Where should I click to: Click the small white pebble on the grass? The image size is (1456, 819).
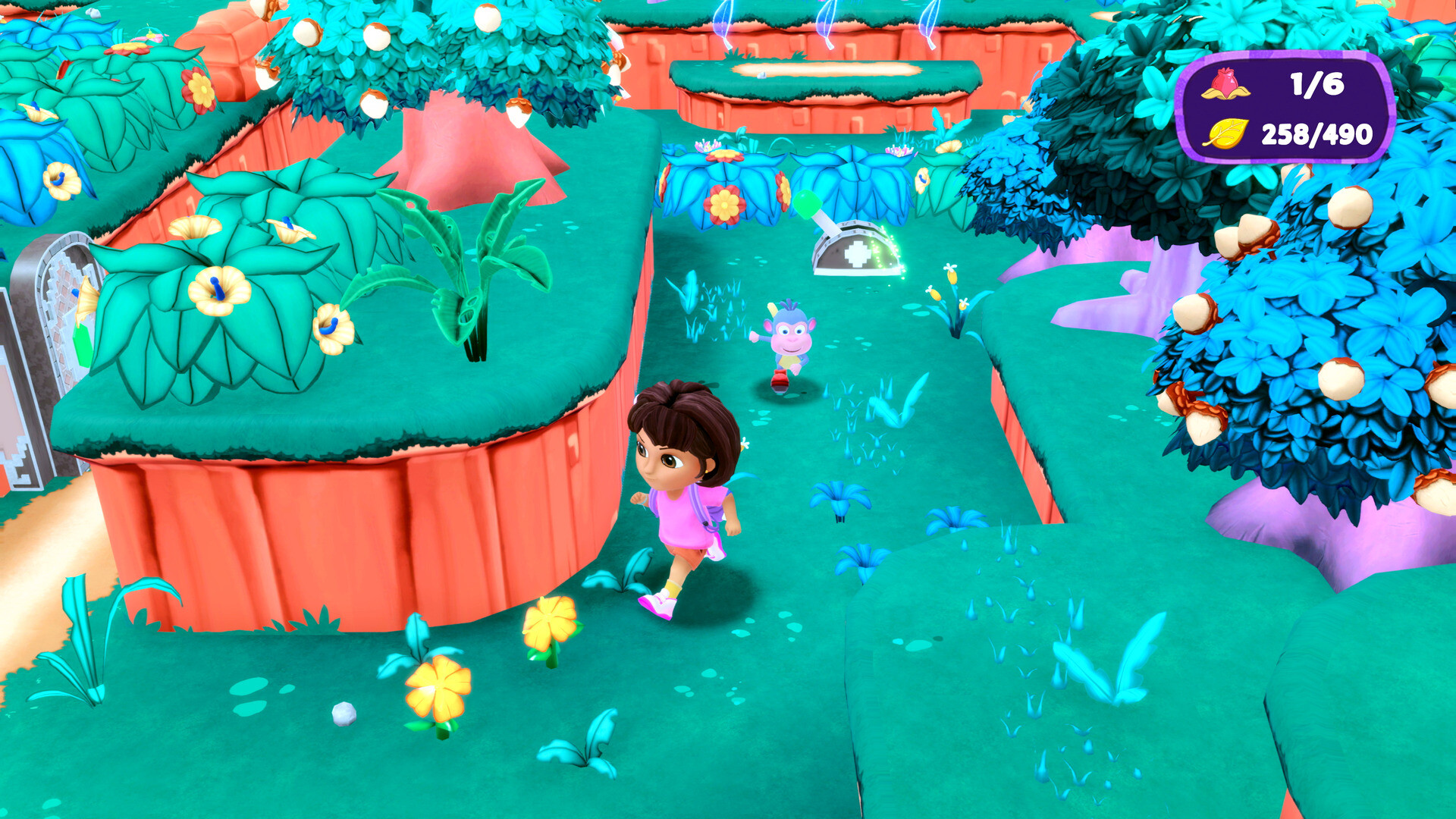click(345, 714)
